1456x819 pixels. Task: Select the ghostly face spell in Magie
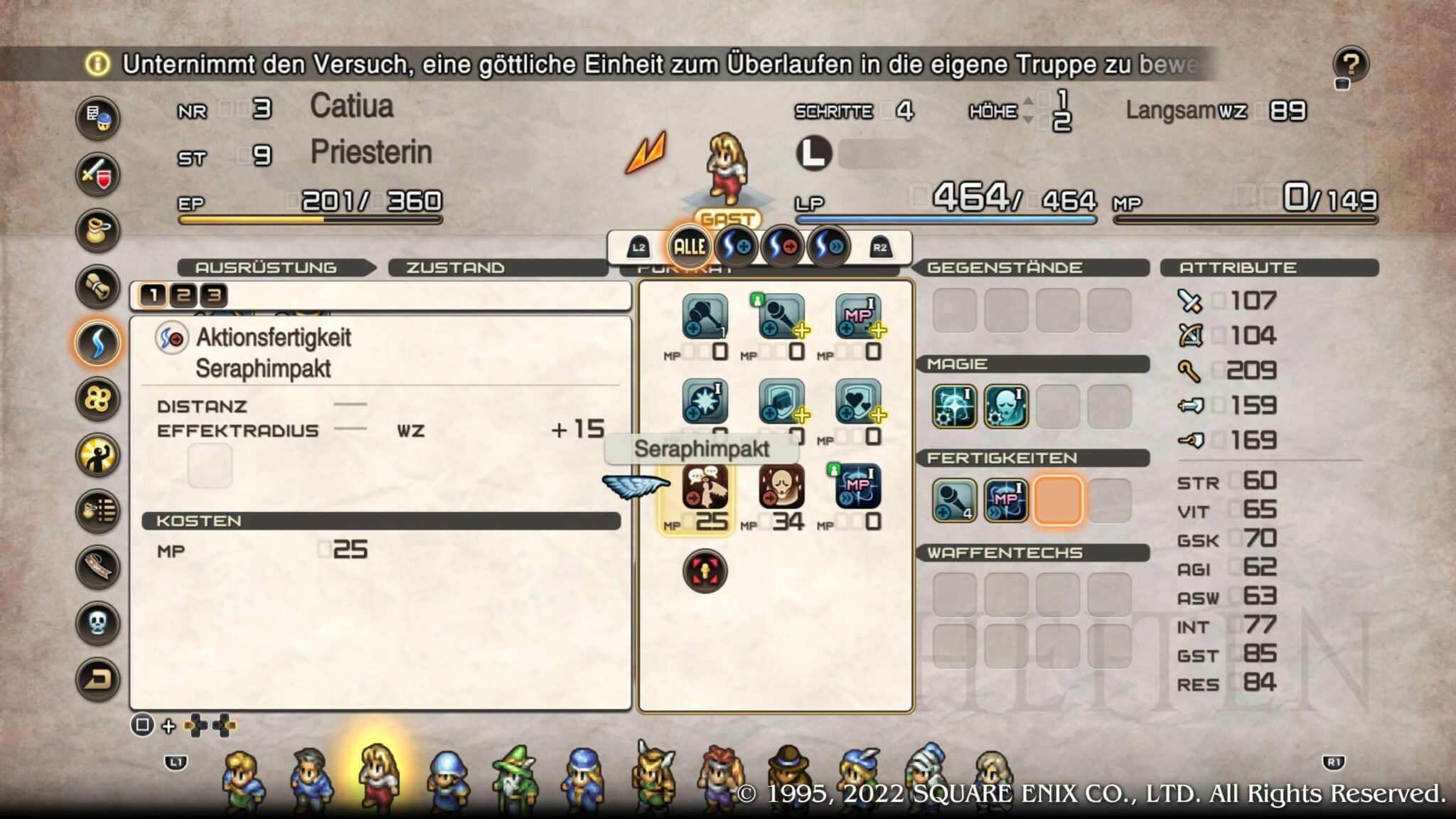pos(1006,407)
